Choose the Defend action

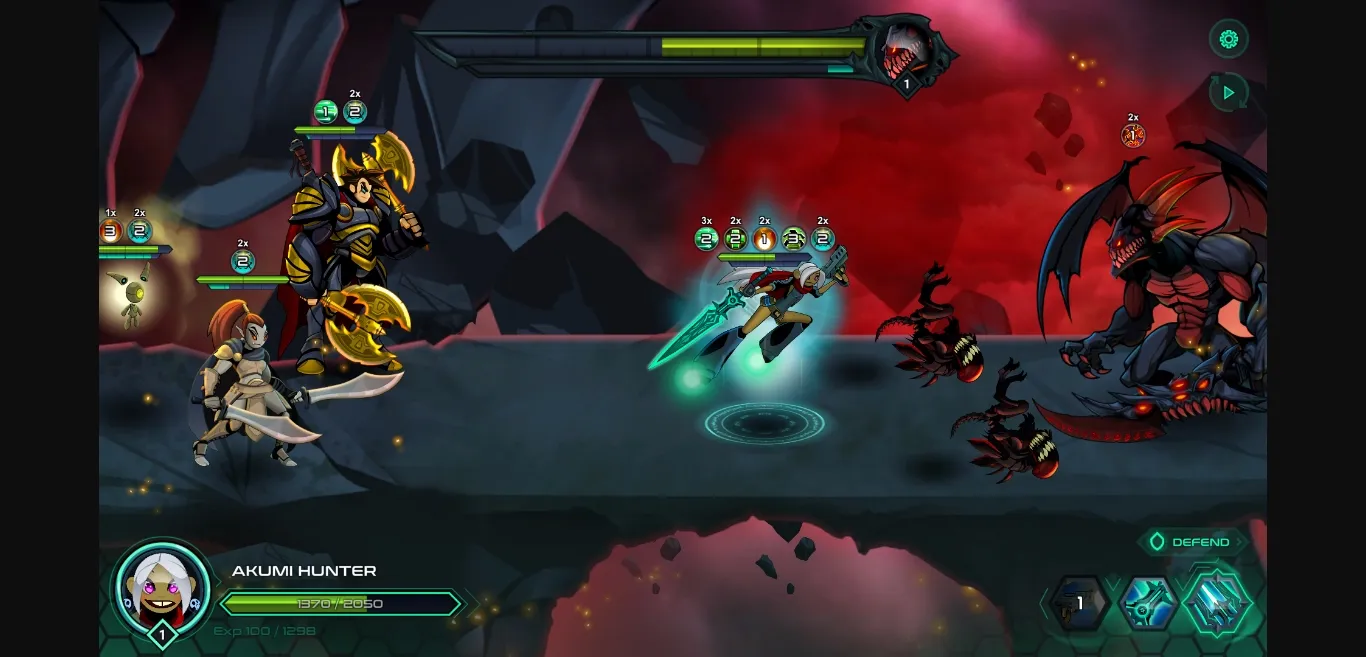pos(1192,542)
